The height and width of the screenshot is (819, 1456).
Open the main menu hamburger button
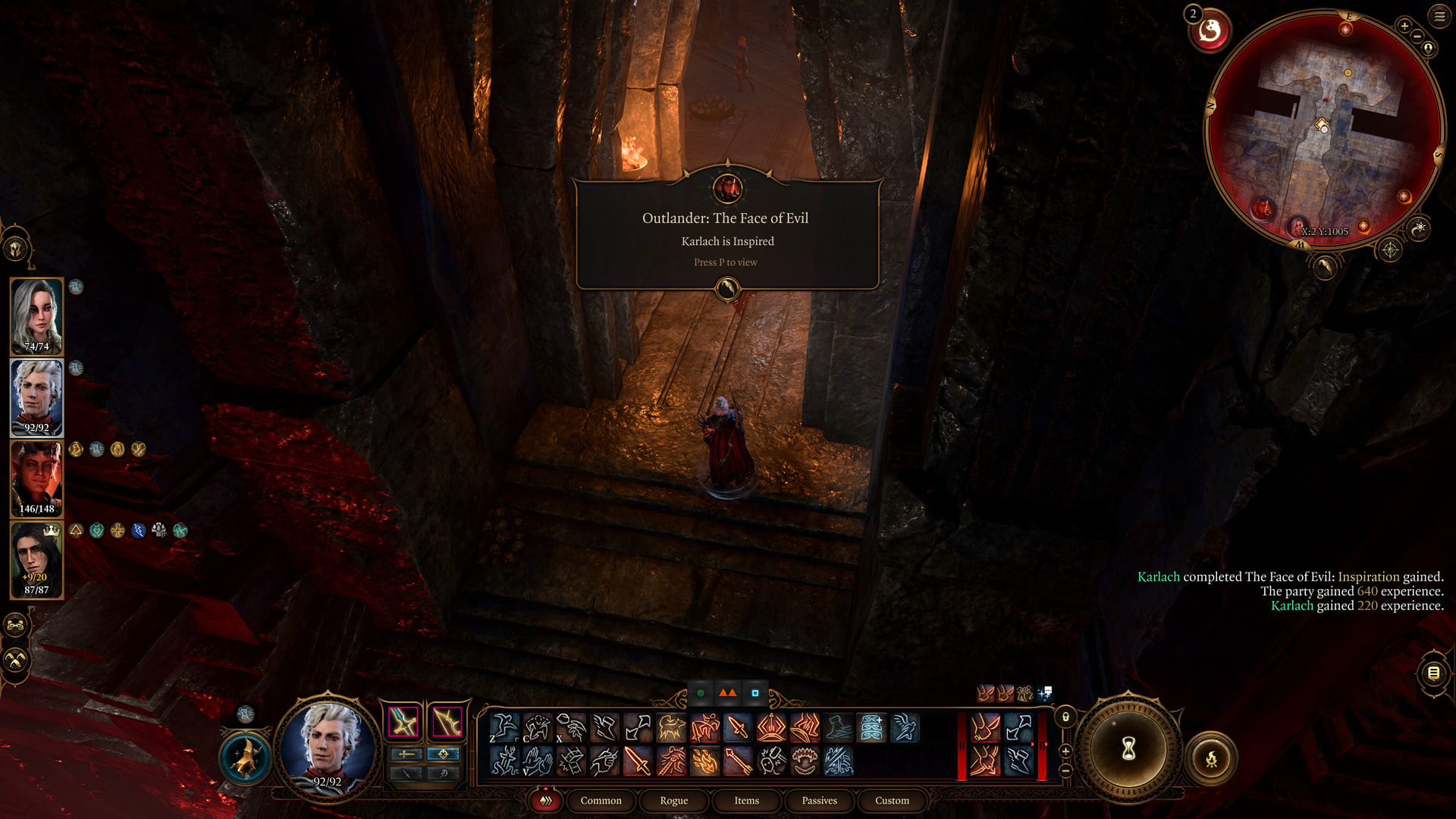(1439, 16)
